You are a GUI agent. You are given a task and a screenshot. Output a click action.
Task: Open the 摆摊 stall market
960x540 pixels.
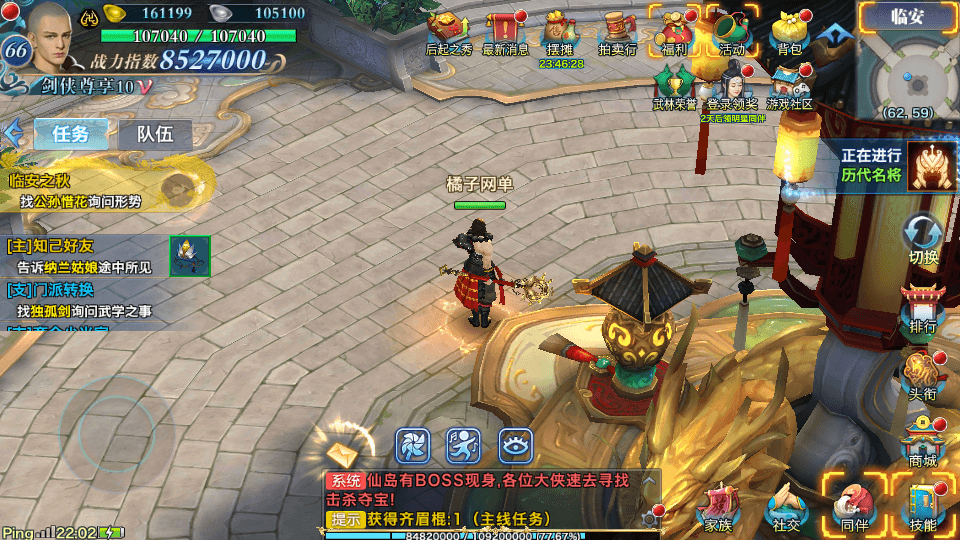560,31
